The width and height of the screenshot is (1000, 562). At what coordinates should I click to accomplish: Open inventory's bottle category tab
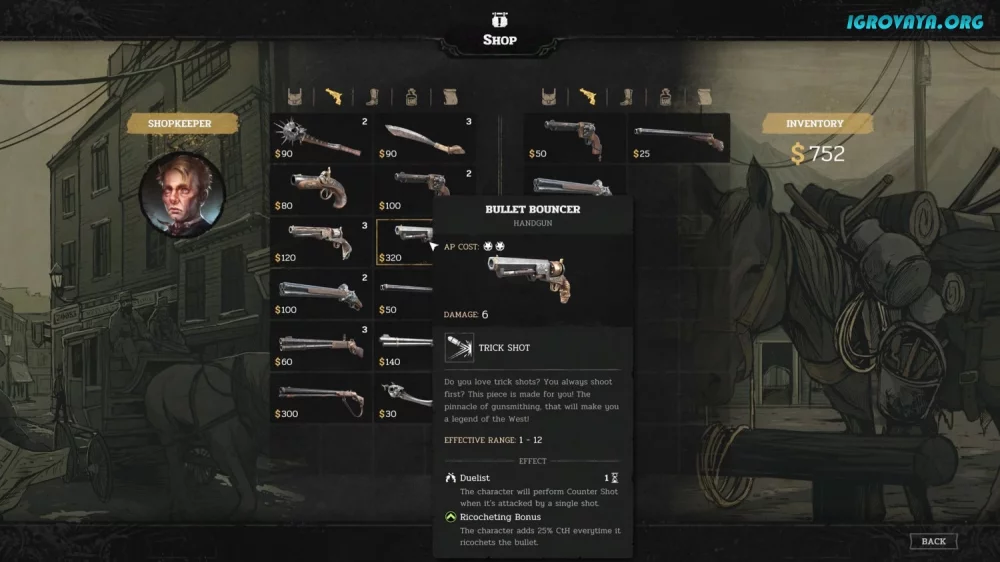click(665, 97)
